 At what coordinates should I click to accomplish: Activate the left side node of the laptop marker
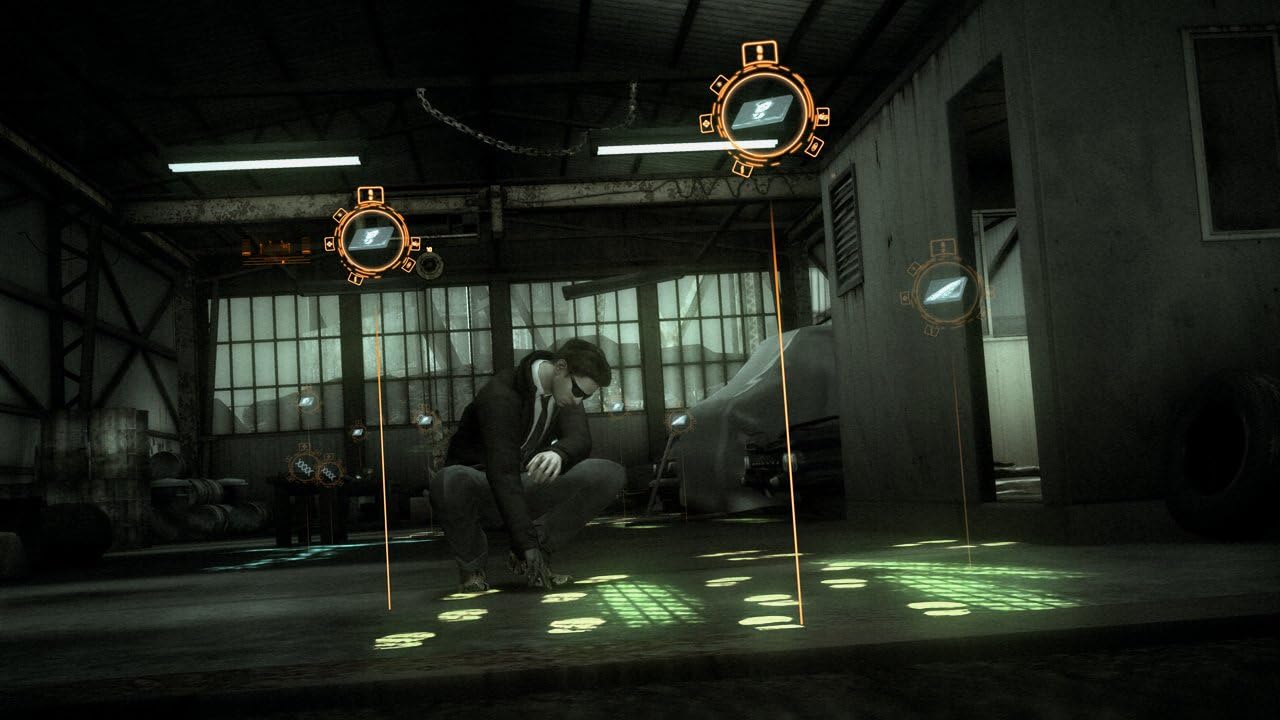[707, 123]
